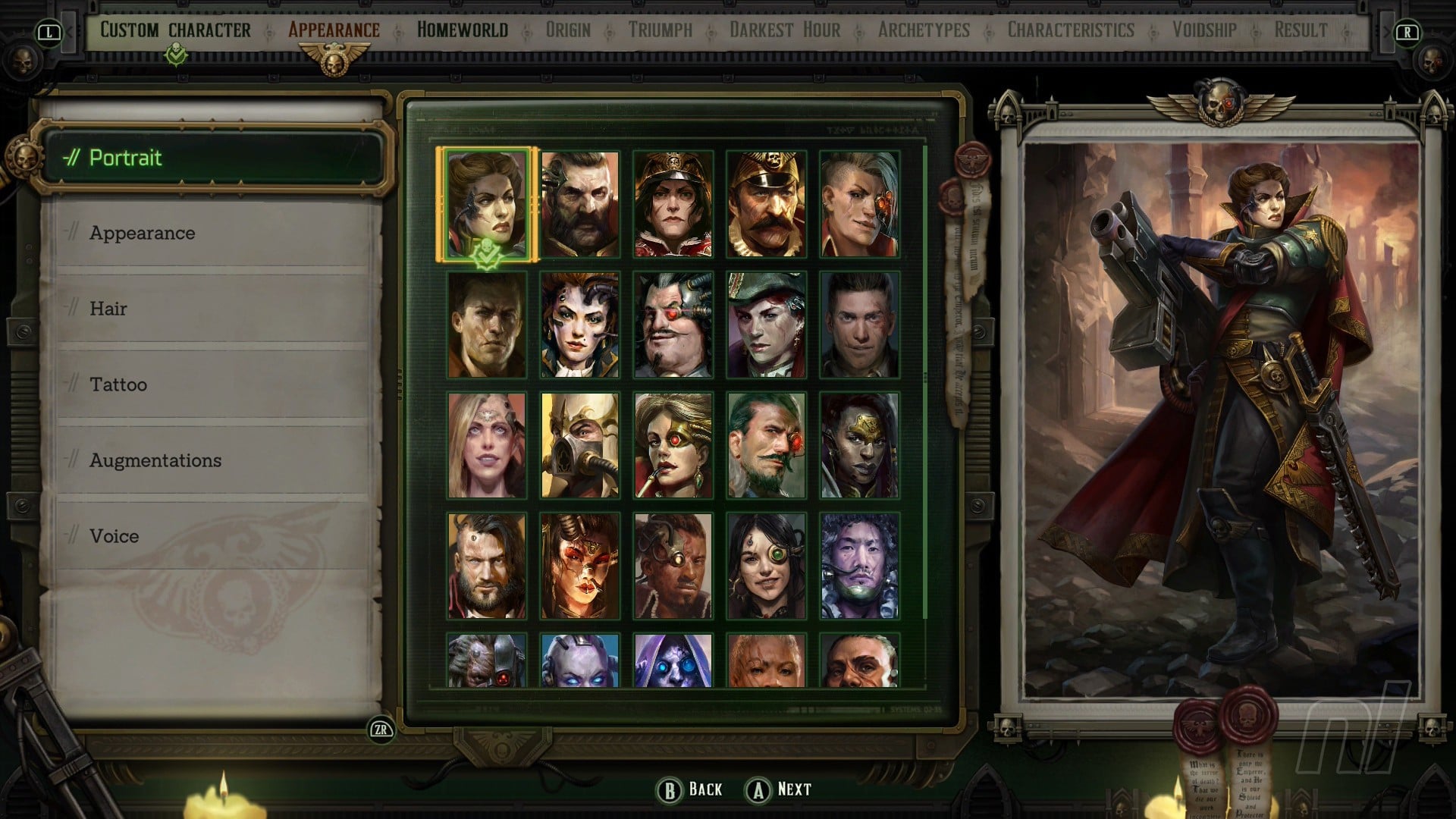Open the Voidship tab
The image size is (1456, 819).
coord(1204,30)
